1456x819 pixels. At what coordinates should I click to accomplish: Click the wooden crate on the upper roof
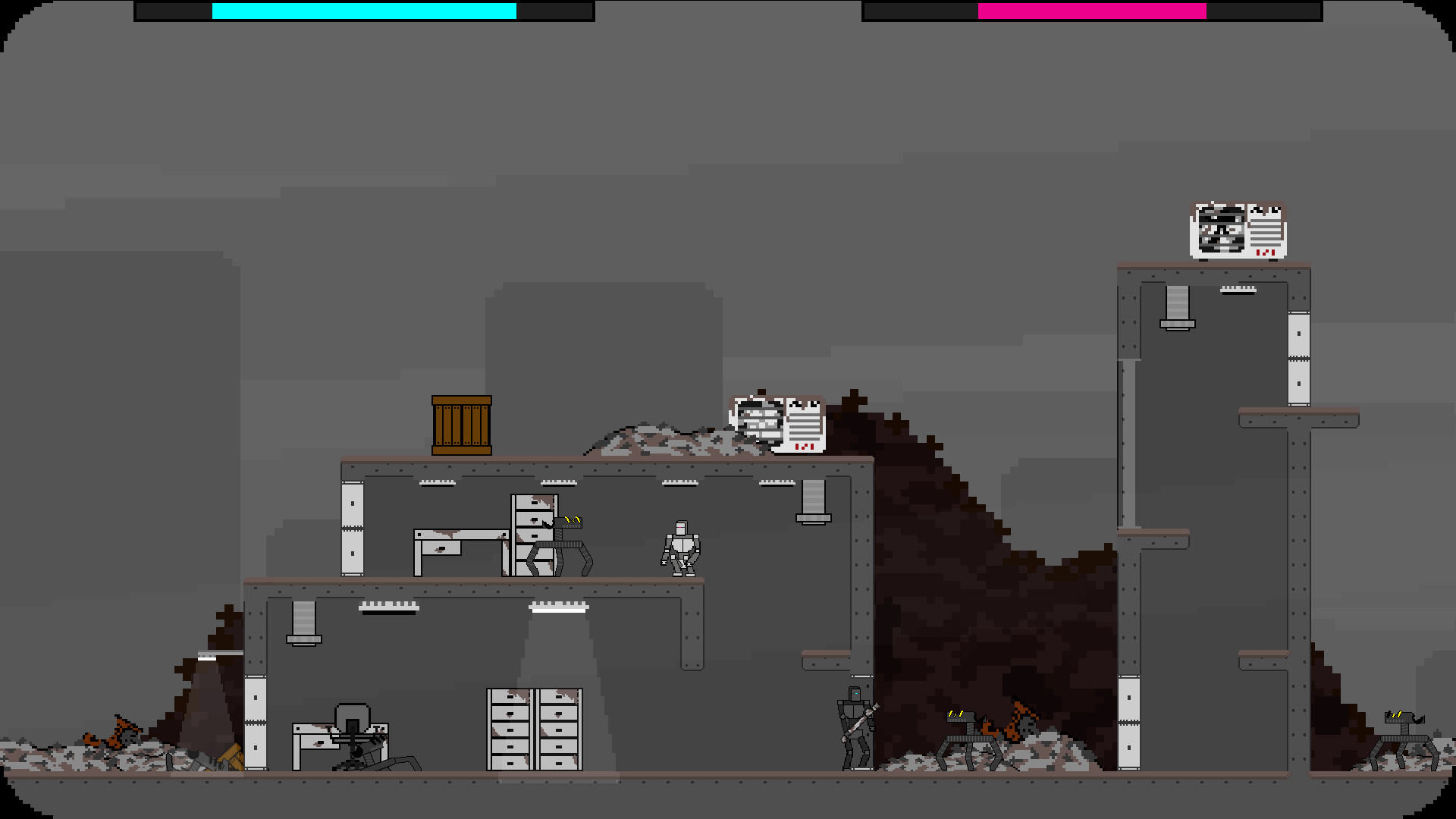pos(461,425)
